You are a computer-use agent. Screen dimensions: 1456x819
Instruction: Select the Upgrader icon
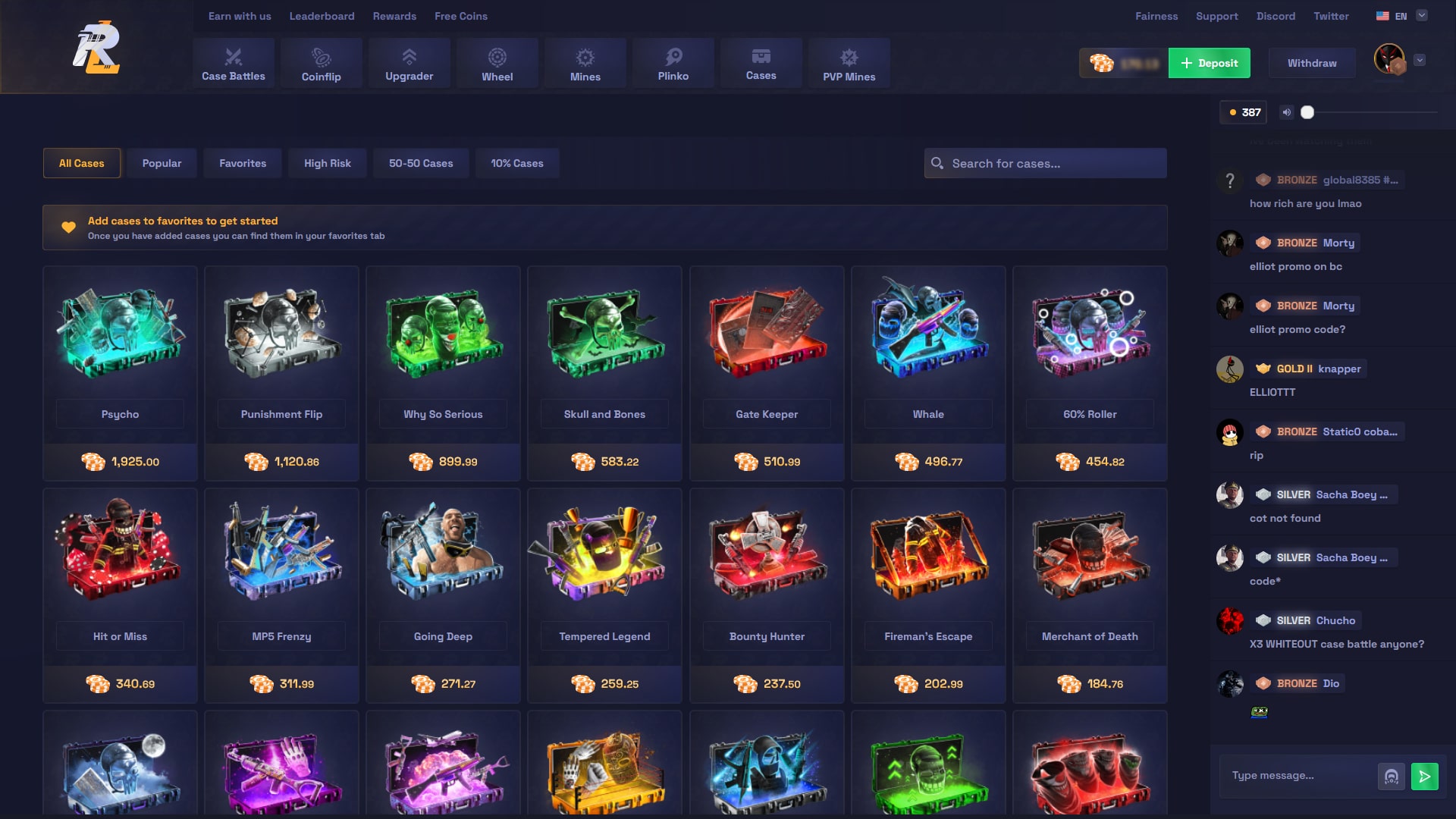pos(409,55)
